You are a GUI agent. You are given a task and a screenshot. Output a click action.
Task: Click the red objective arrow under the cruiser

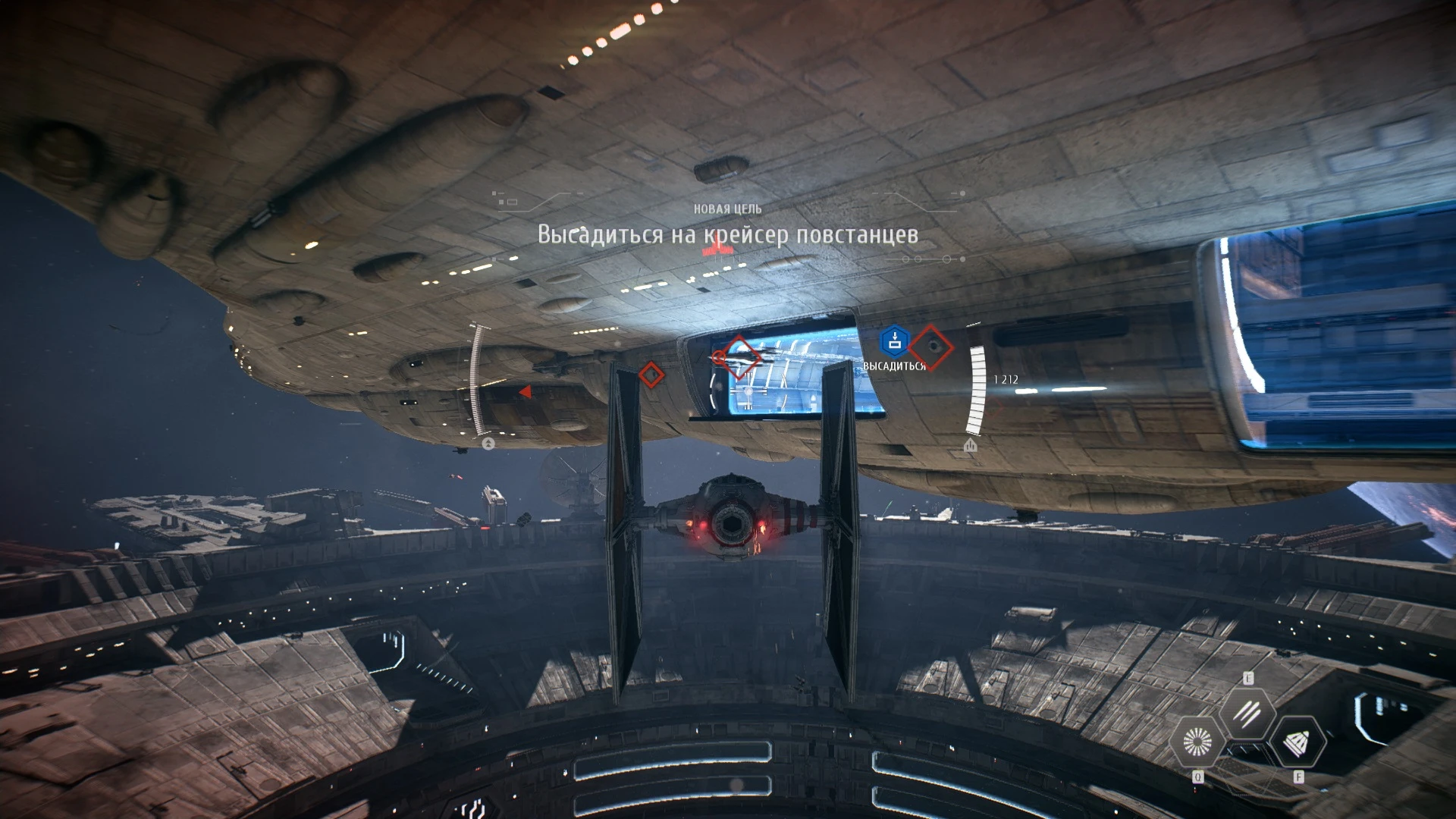[526, 392]
